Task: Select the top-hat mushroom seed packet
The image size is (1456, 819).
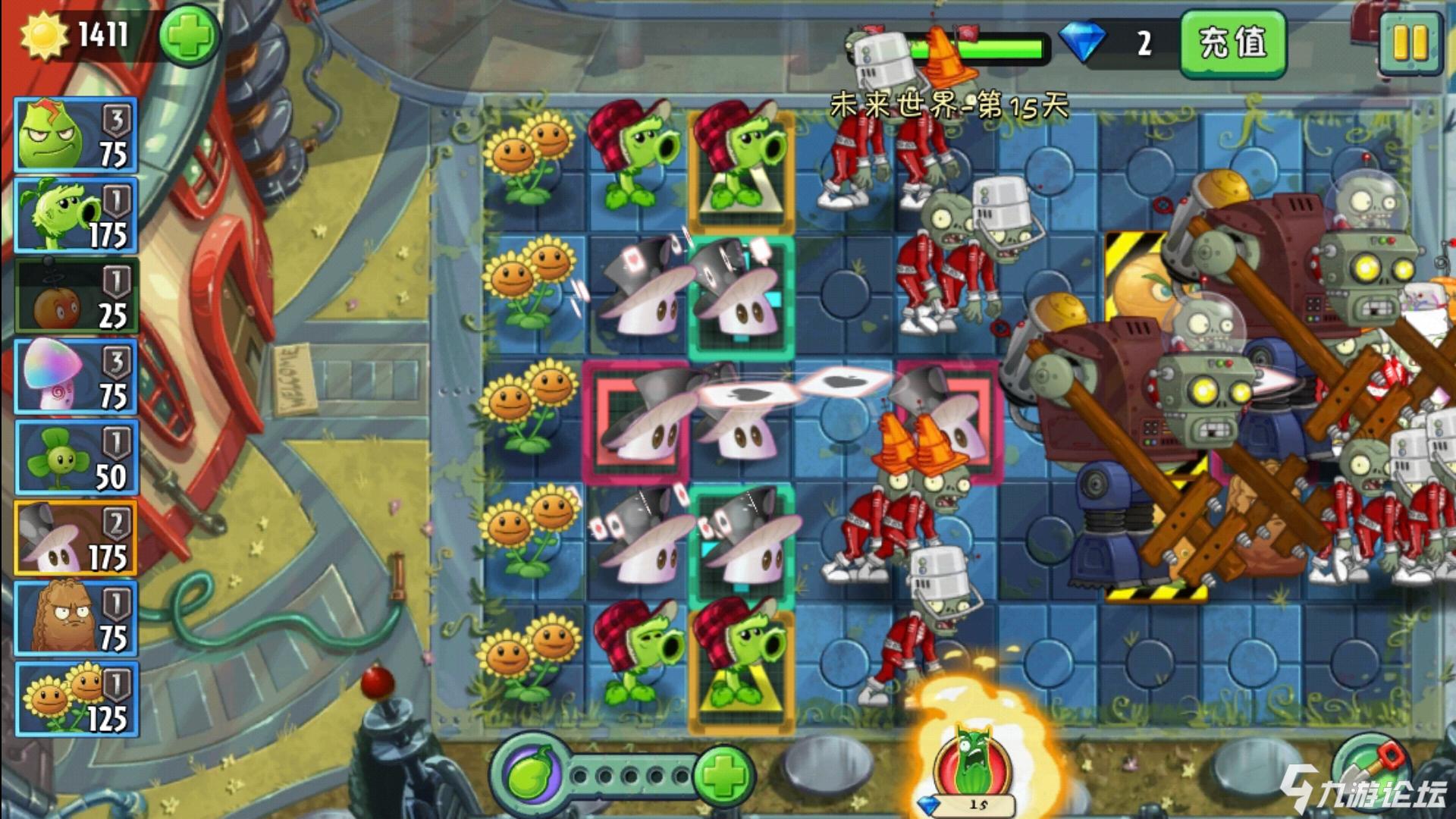Action: pos(76,538)
